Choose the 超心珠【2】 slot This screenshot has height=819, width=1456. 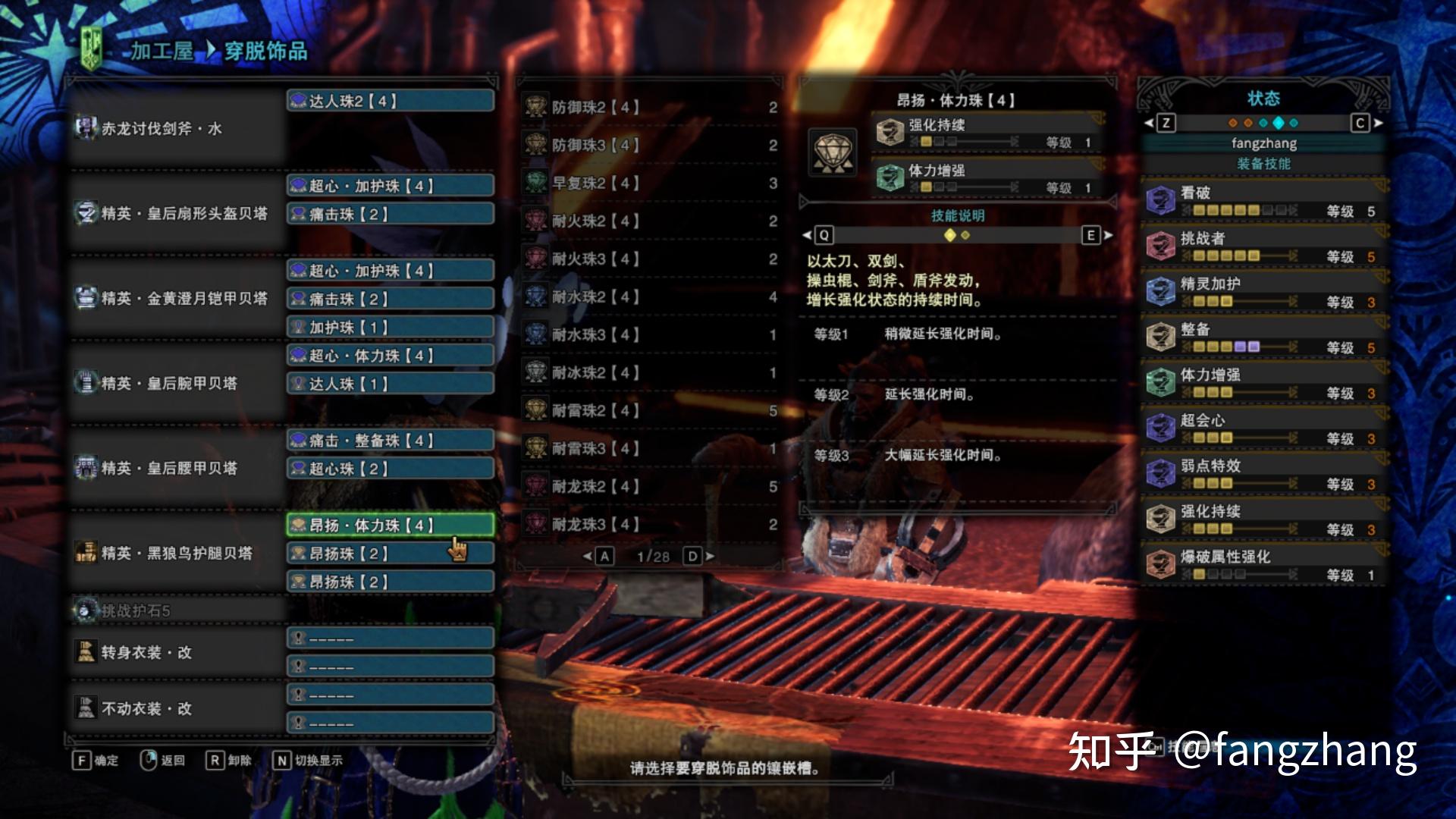click(x=391, y=469)
